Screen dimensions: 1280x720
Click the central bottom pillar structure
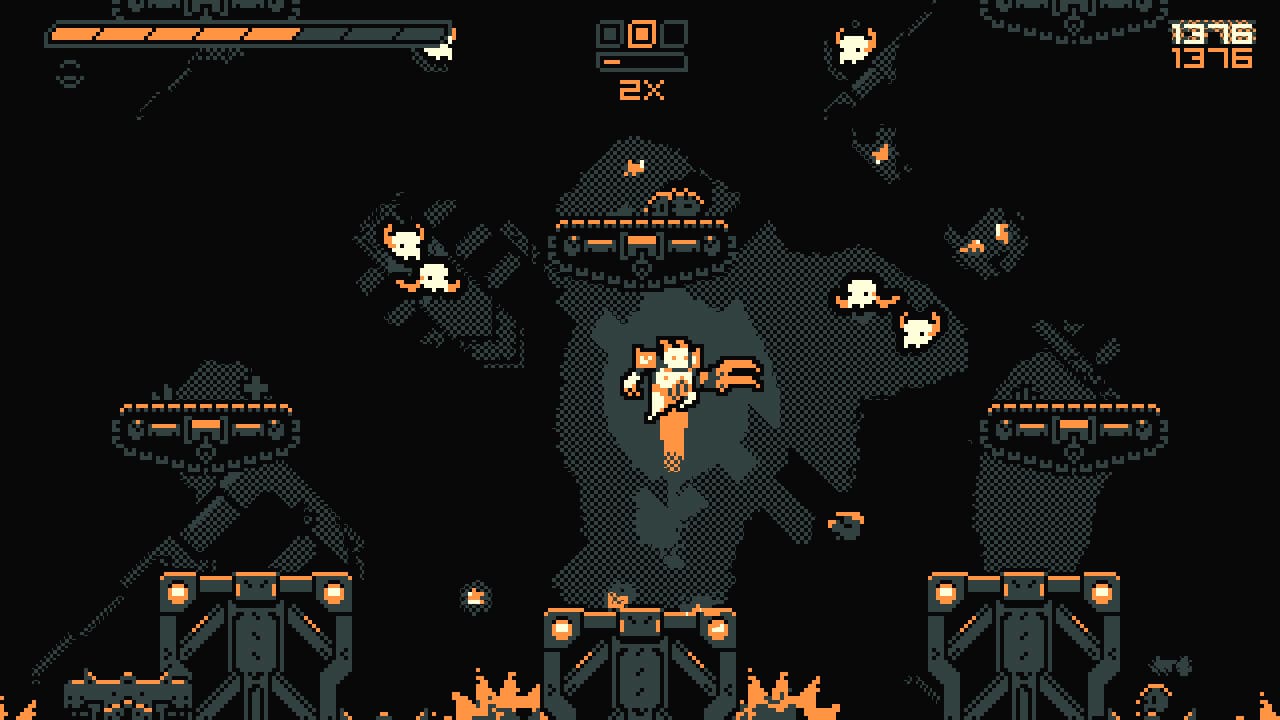pos(640,650)
